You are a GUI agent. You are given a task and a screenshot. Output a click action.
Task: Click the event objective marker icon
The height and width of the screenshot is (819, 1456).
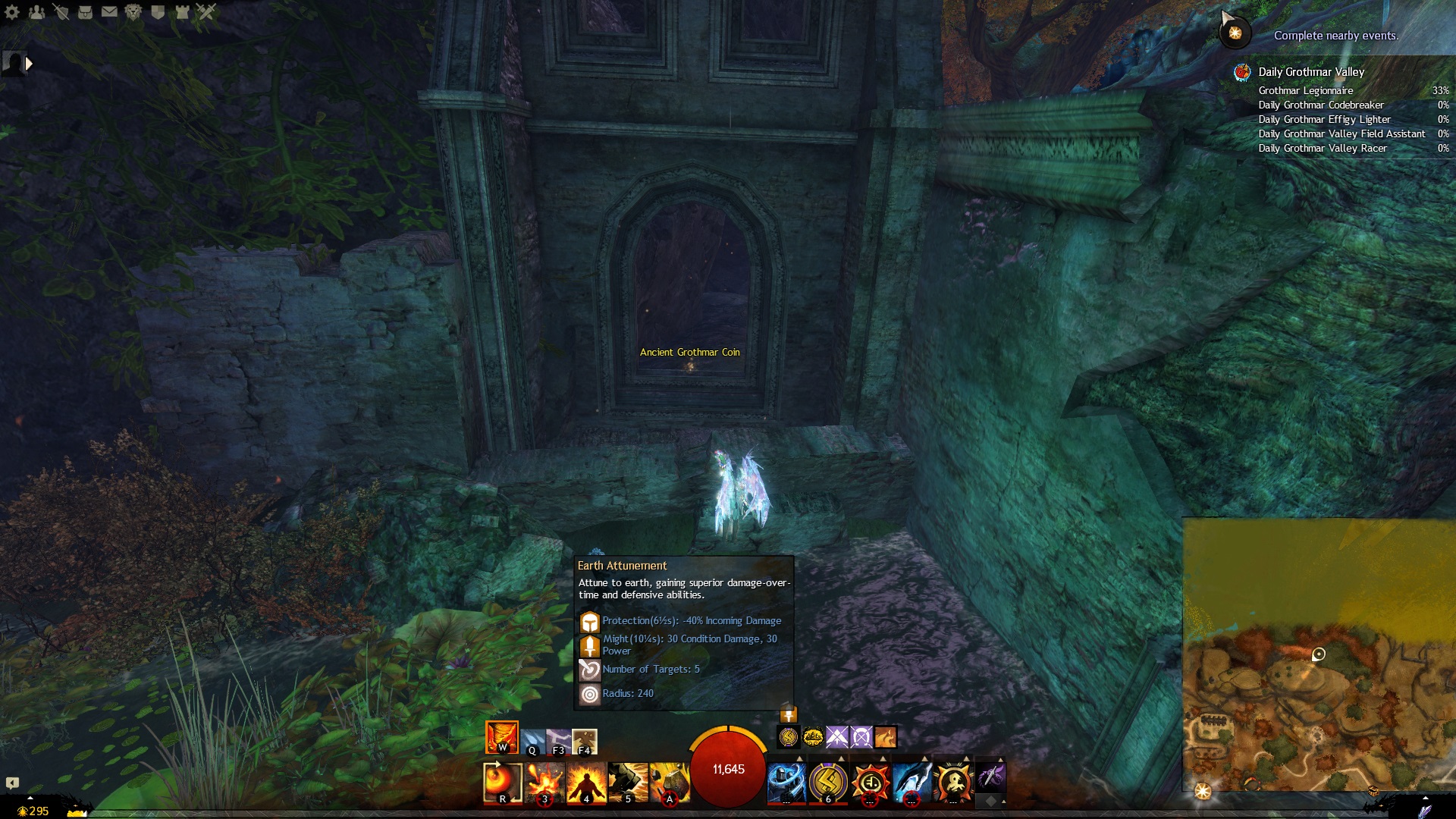coord(1235,33)
